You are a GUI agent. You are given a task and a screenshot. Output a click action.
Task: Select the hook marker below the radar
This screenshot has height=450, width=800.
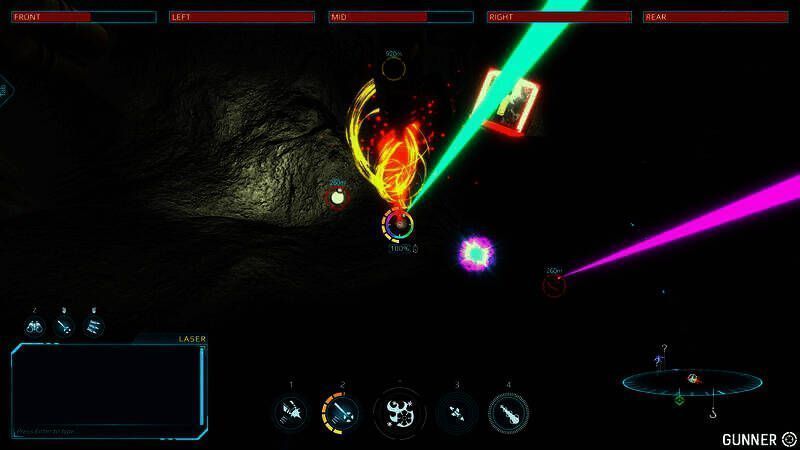713,411
